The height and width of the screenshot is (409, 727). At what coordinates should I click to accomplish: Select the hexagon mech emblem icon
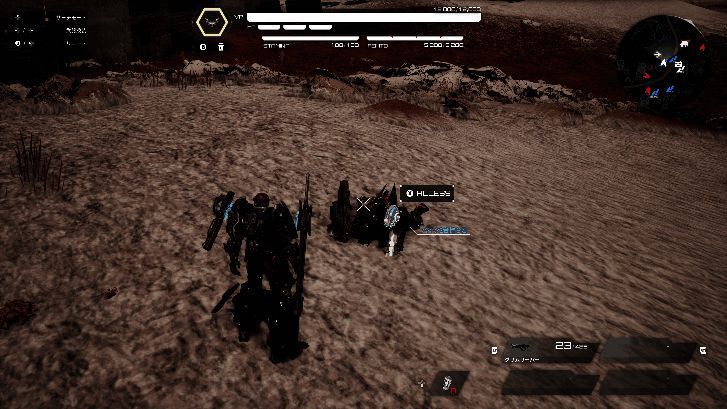210,21
